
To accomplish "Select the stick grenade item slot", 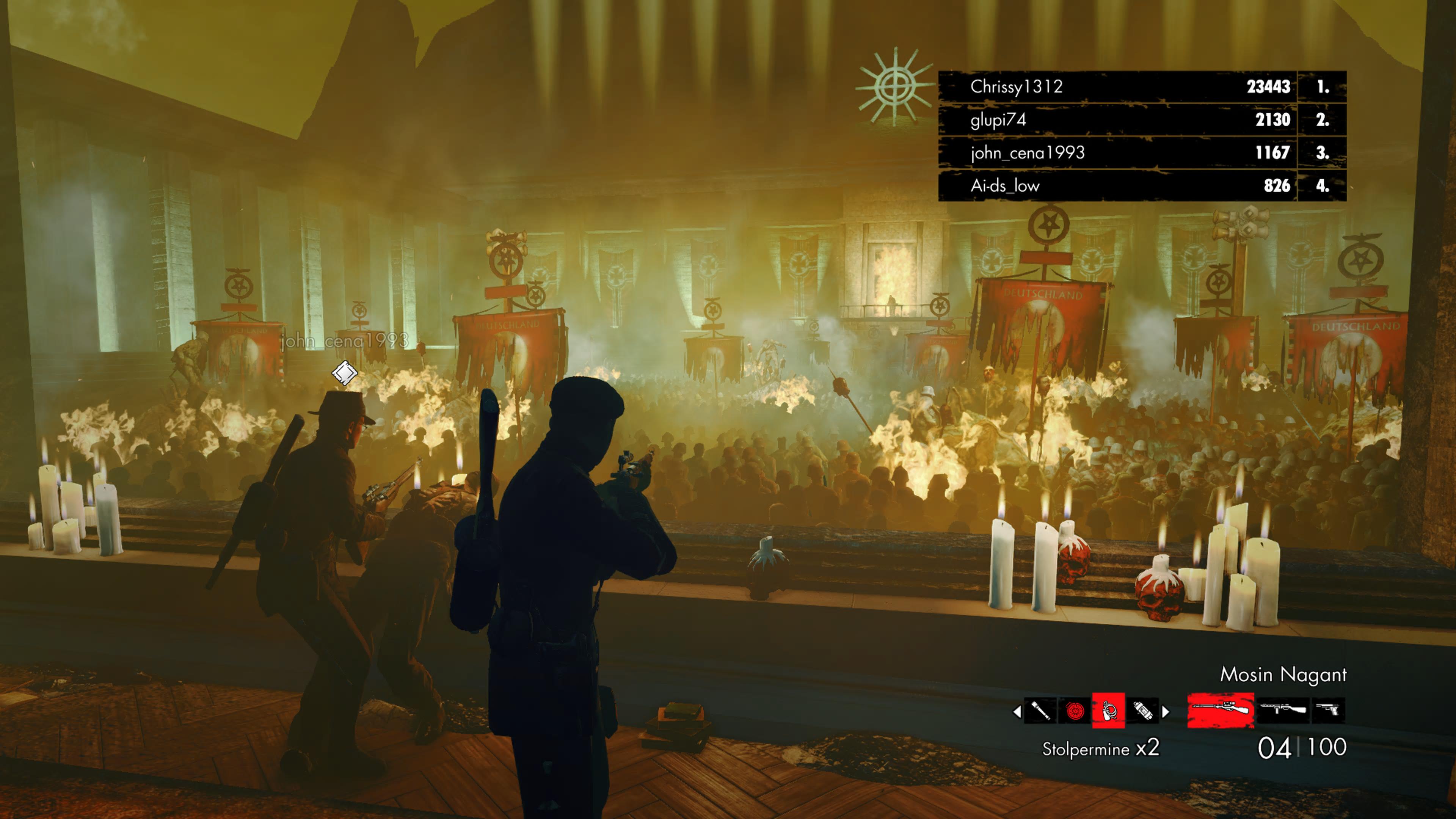I will (1041, 711).
